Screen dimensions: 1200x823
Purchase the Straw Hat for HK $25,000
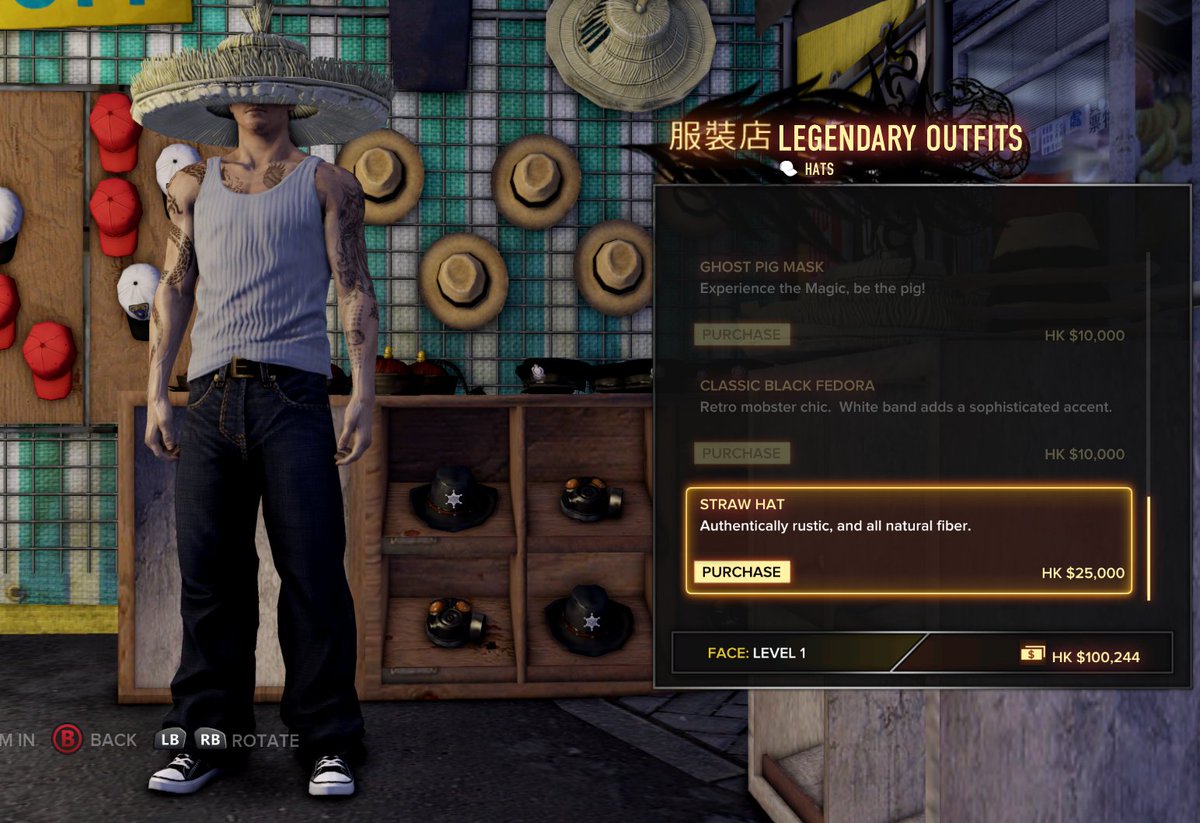click(741, 572)
